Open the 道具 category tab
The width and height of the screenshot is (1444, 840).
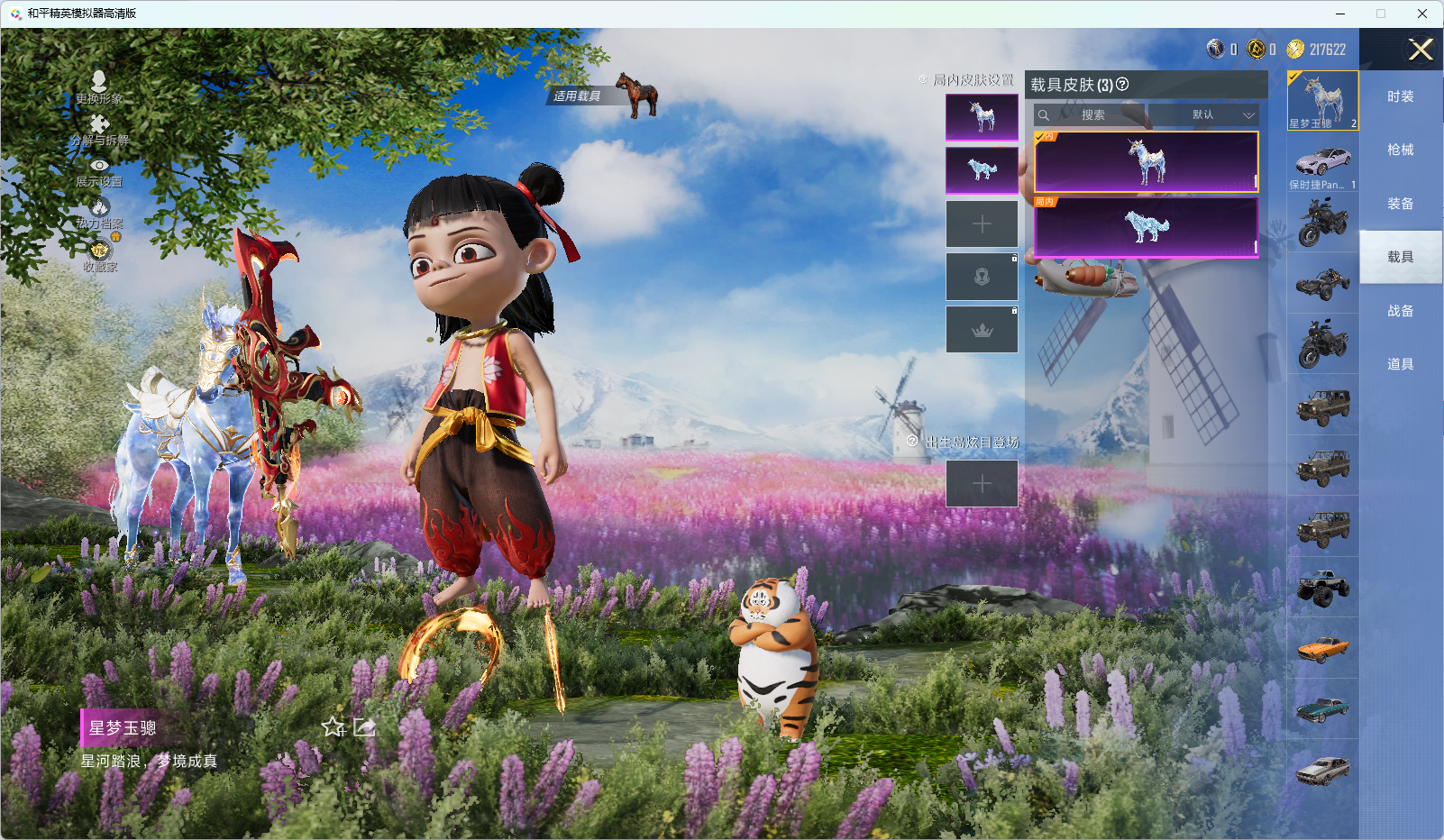(1400, 365)
